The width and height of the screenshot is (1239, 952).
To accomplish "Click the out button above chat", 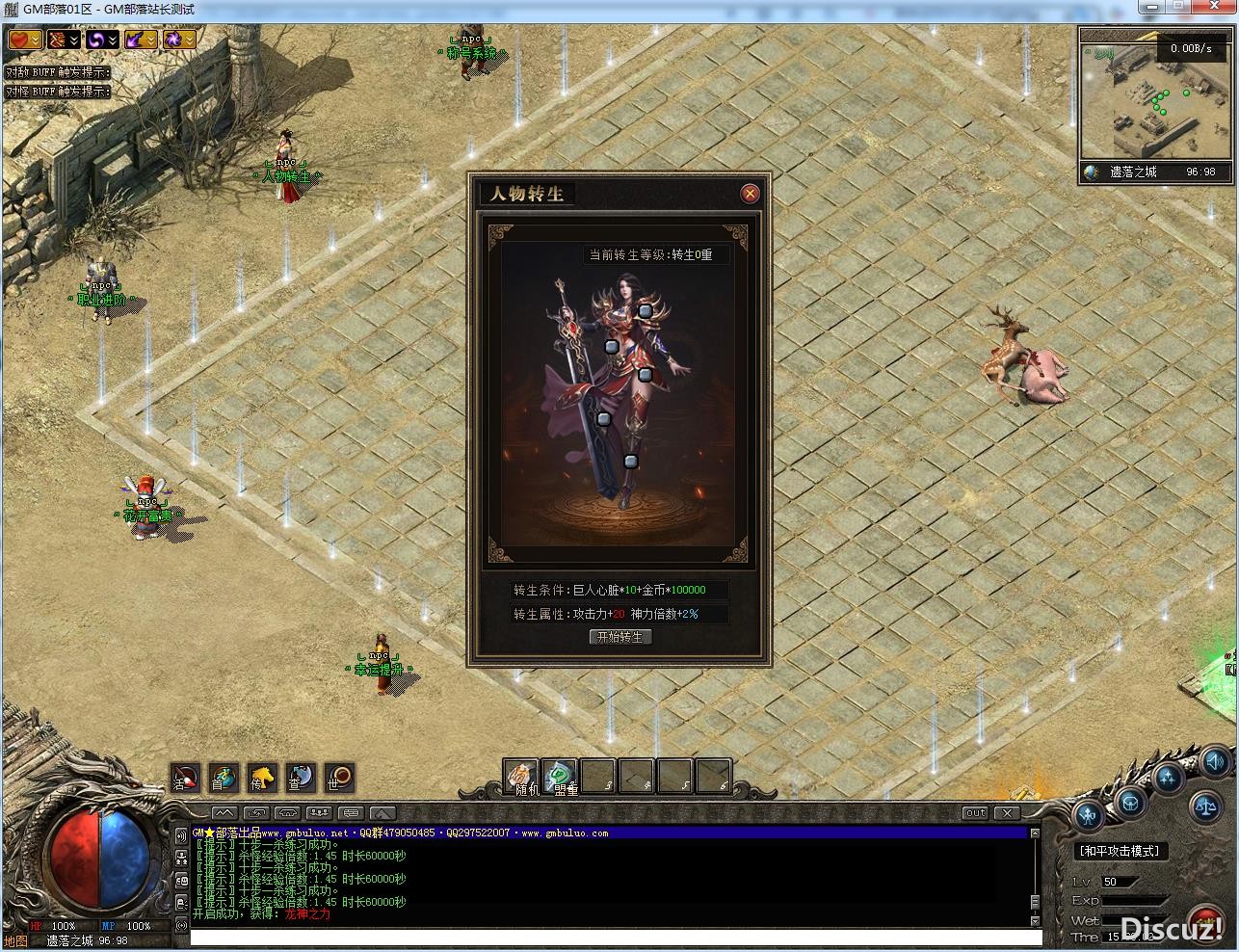I will point(976,812).
